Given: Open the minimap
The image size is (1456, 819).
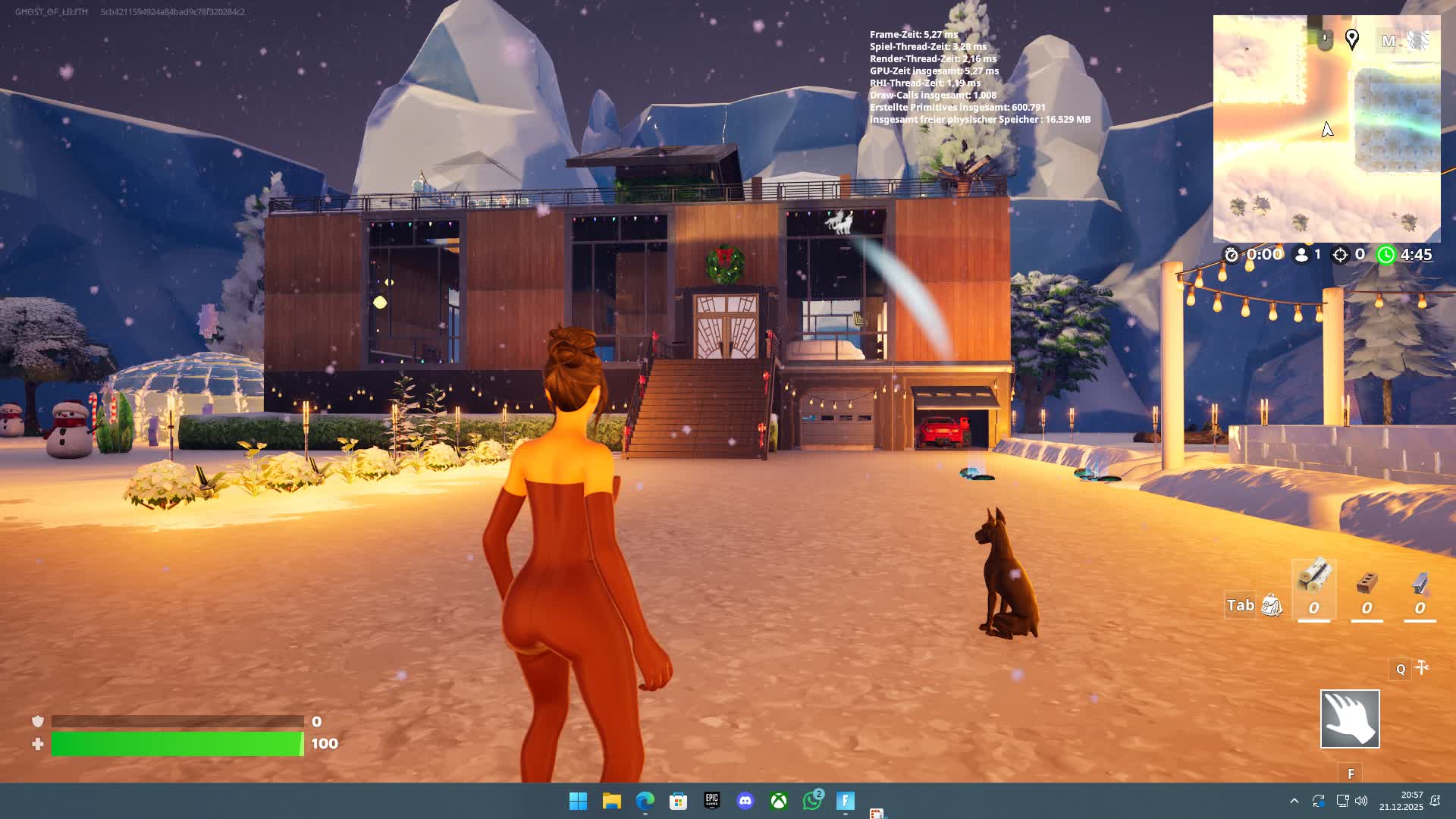Looking at the screenshot, I should tap(1326, 129).
